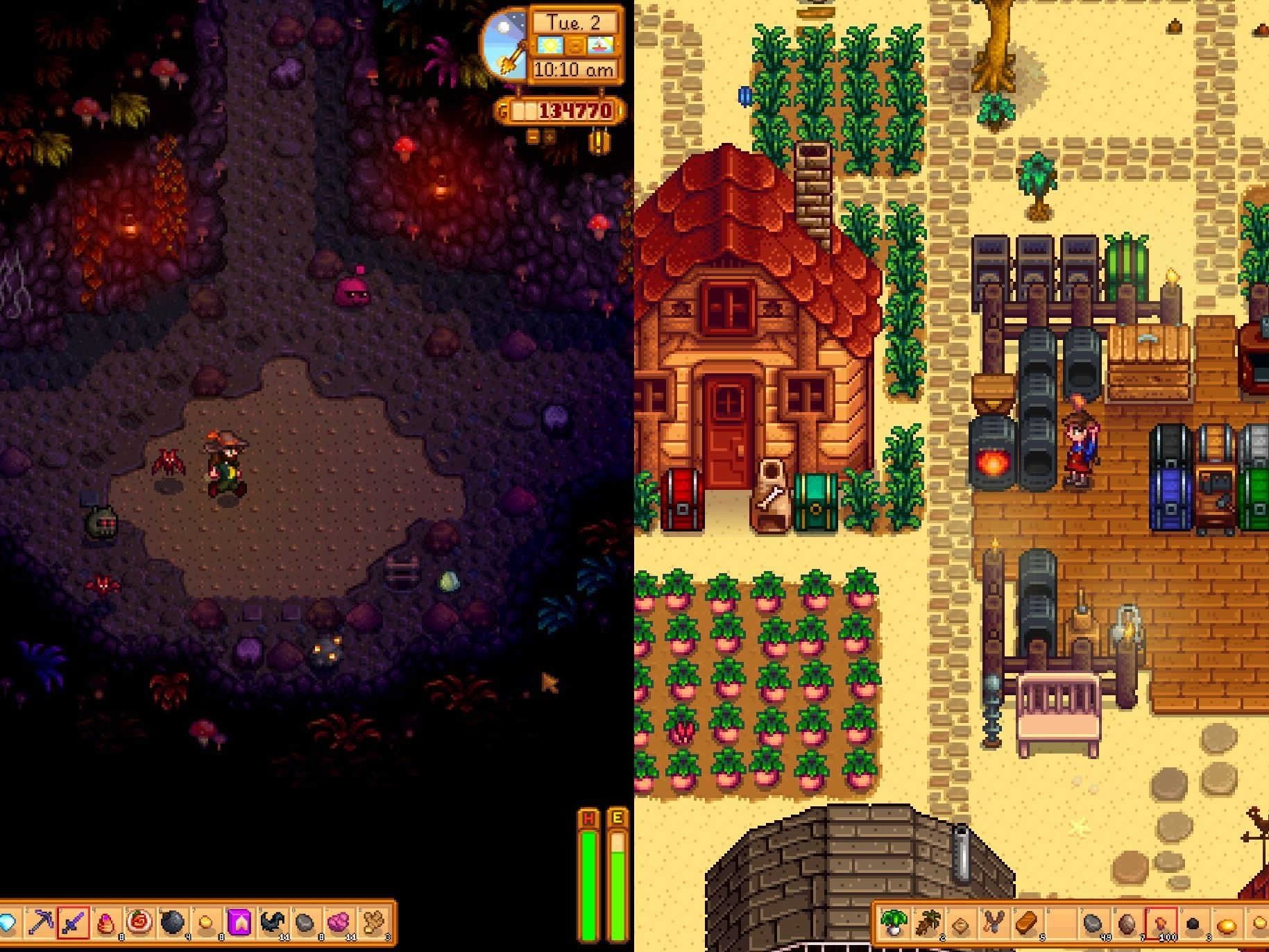Screen dimensions: 1269x952
Task: Choose the black crow-shaped item slot
Action: point(272,923)
